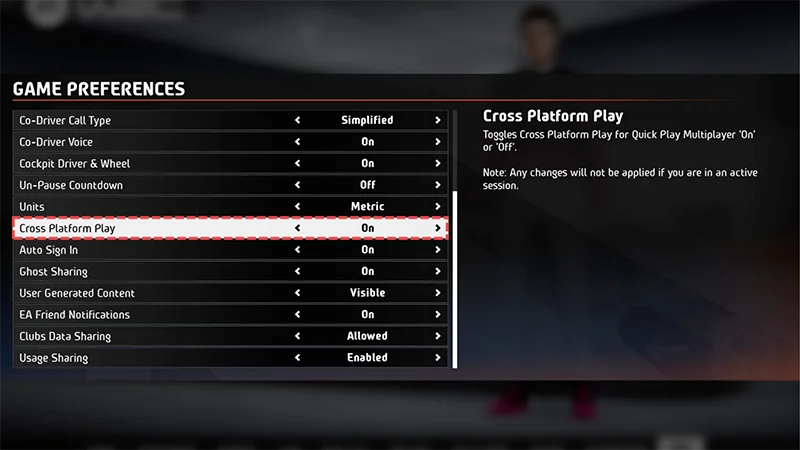Click left arrow for Cross Platform Play

pyautogui.click(x=297, y=228)
